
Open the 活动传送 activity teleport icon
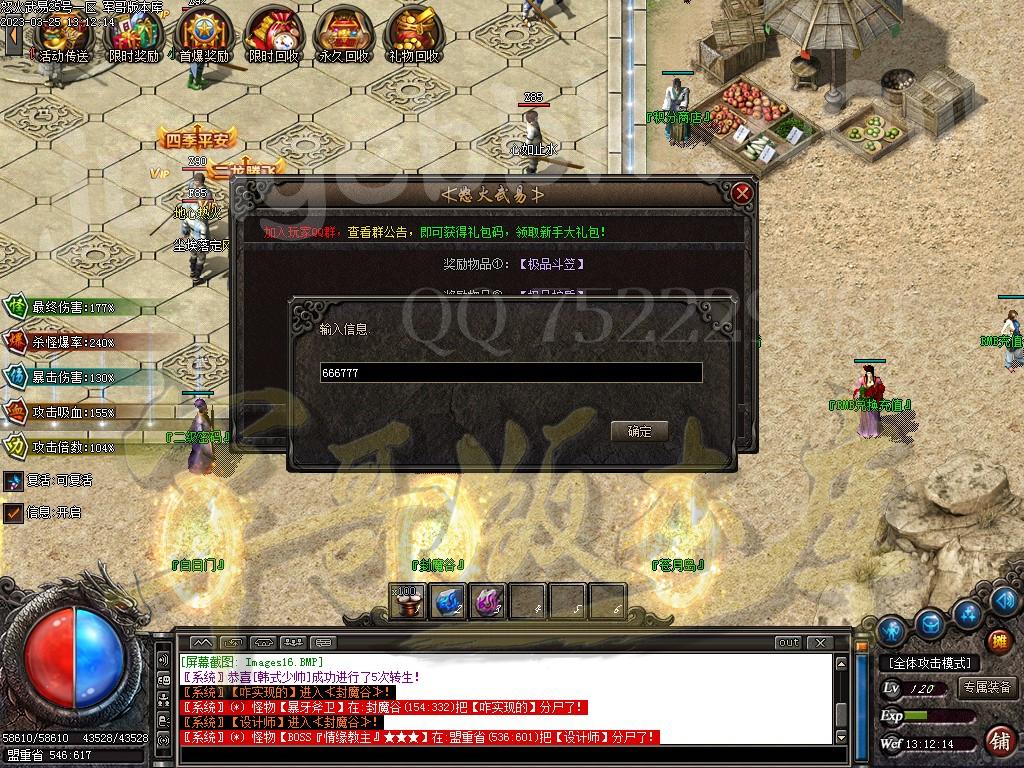[x=63, y=38]
